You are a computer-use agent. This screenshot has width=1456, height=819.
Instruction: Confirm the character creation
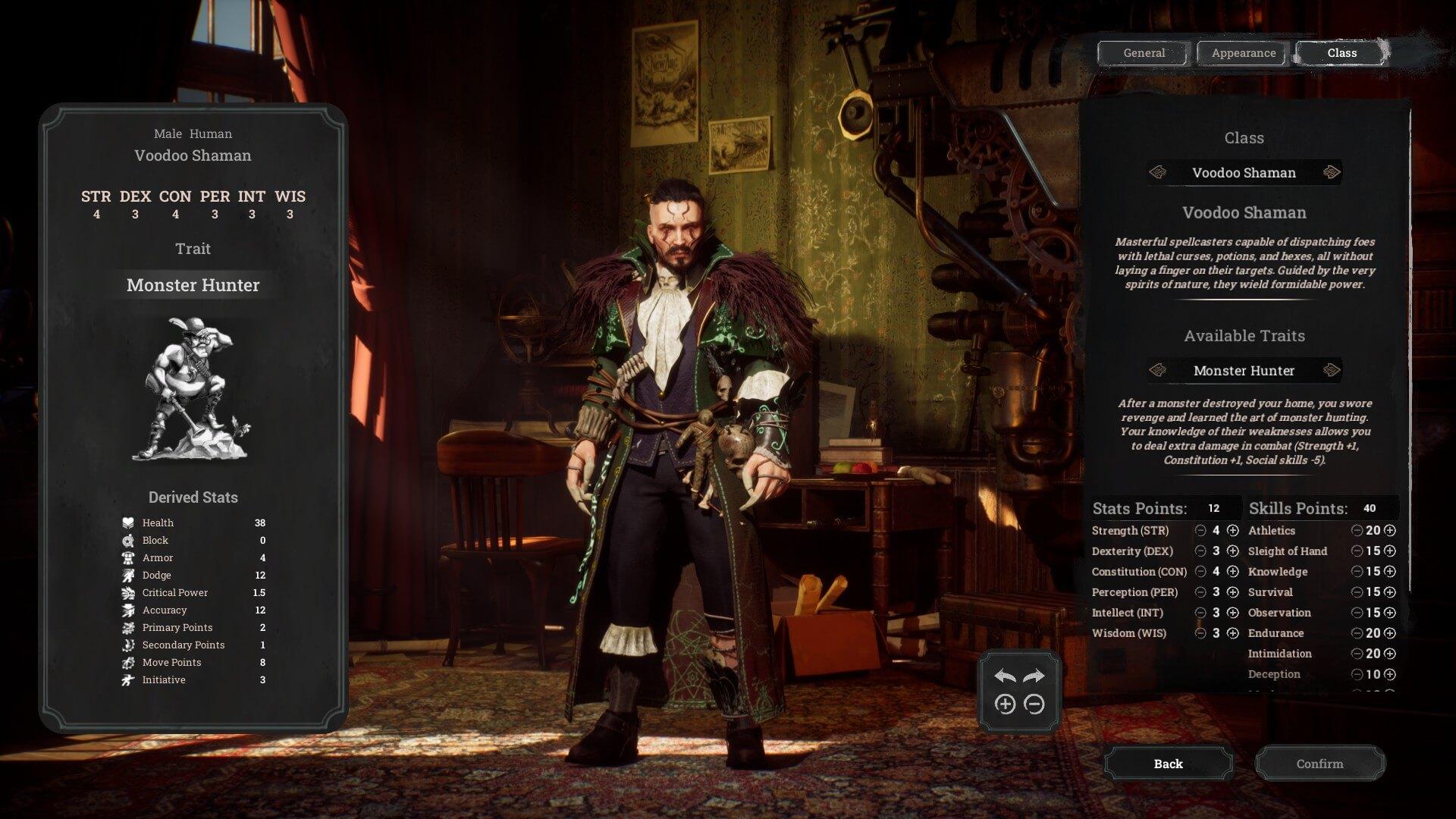[x=1319, y=764]
